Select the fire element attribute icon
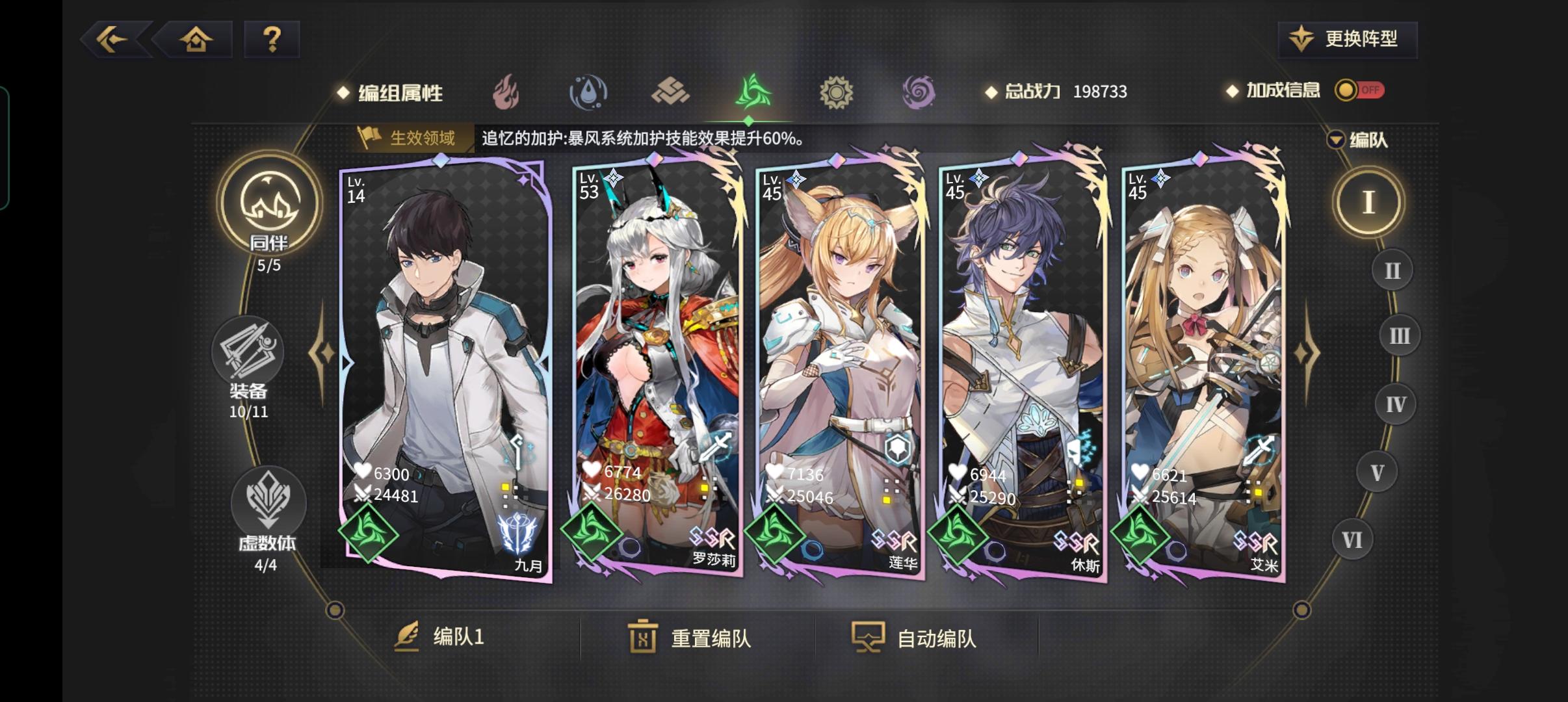1568x702 pixels. (x=507, y=92)
